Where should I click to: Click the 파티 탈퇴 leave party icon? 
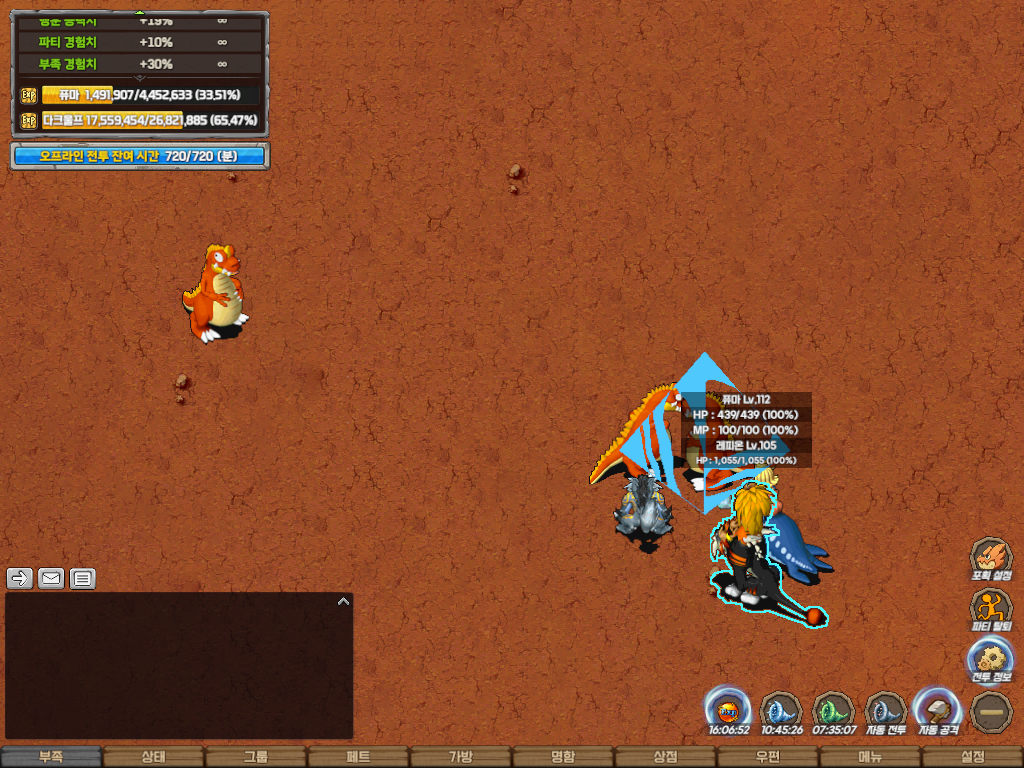[991, 609]
